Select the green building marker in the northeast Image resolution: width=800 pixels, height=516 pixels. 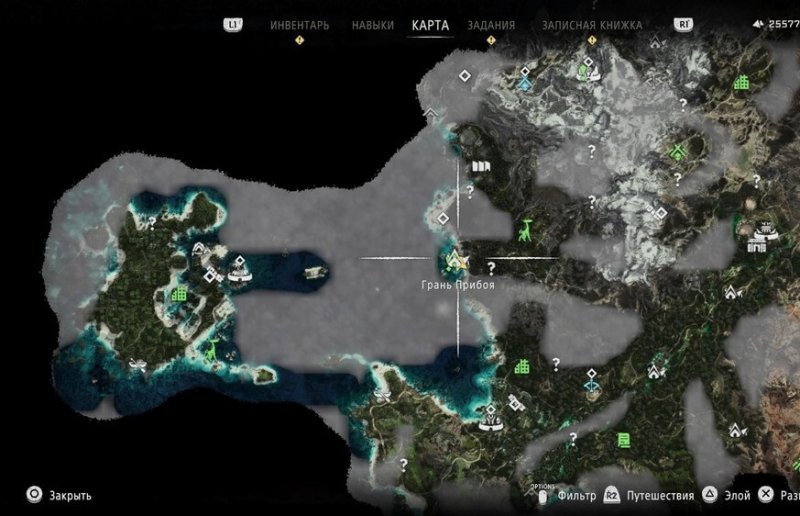[x=741, y=82]
